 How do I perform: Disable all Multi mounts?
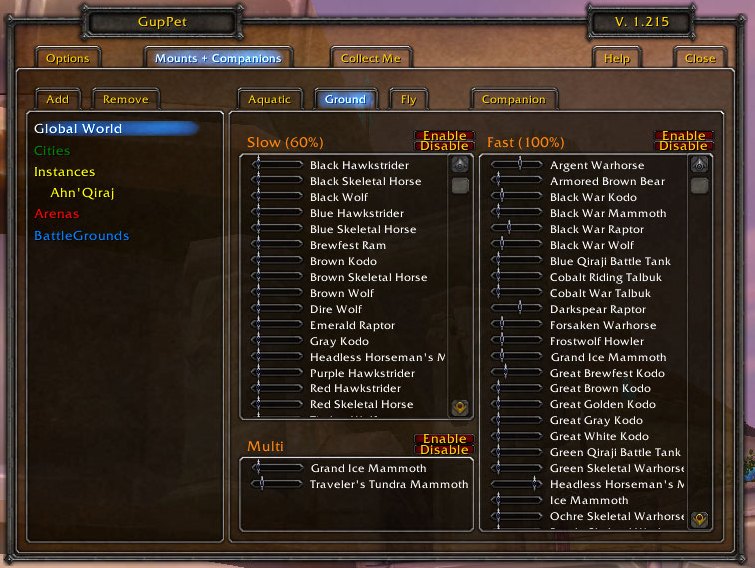coord(444,450)
